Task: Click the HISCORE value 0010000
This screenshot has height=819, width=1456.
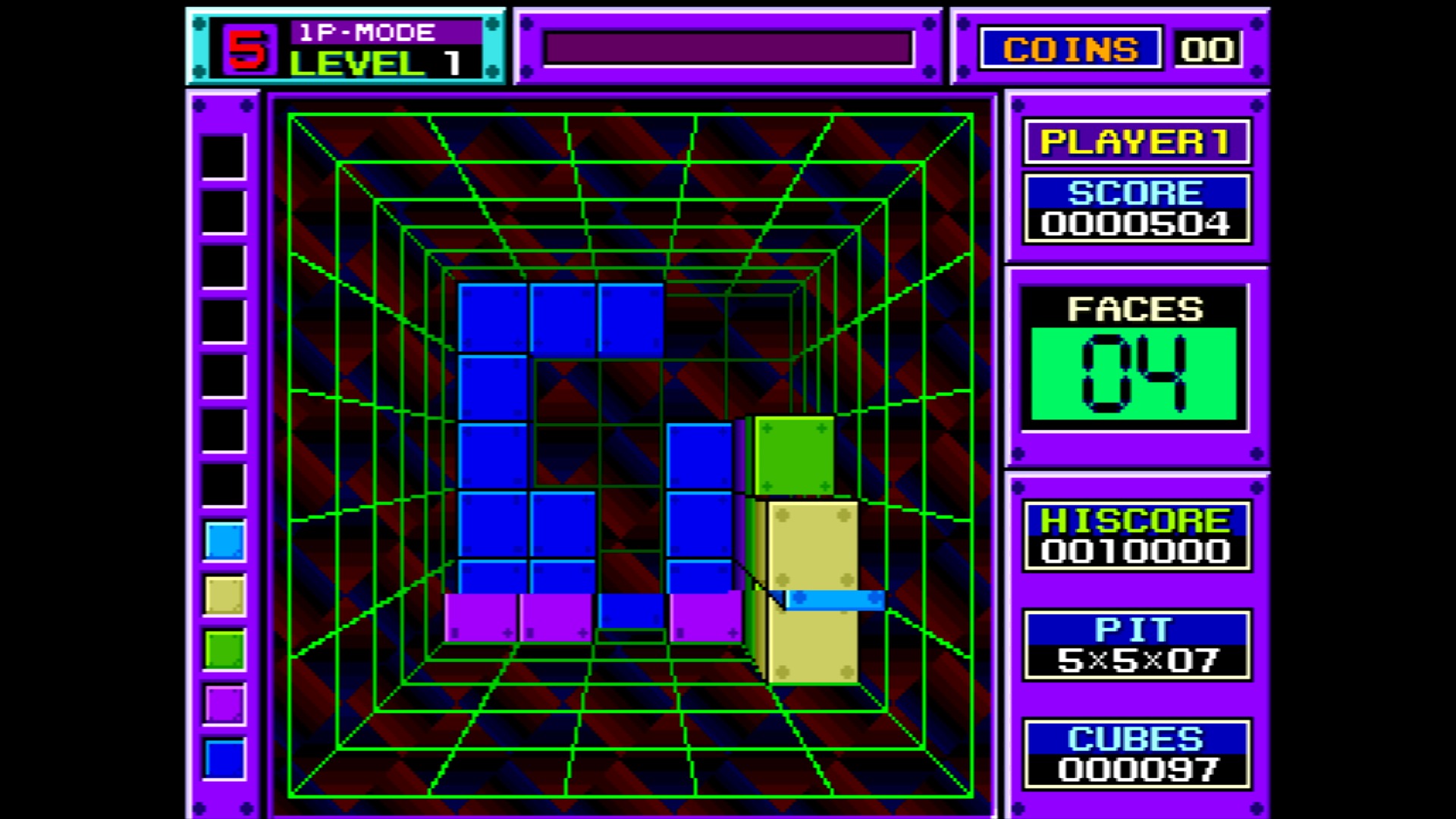Action: [x=1134, y=551]
